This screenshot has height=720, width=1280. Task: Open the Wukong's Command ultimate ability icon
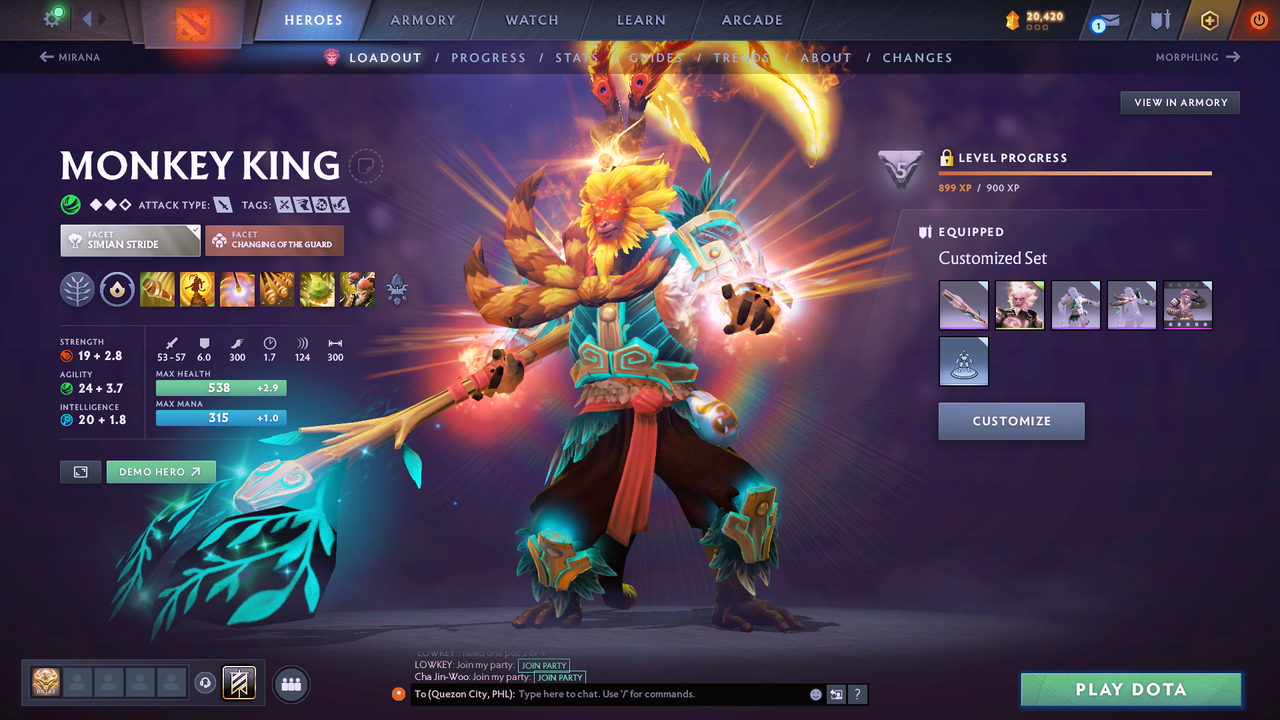click(357, 289)
